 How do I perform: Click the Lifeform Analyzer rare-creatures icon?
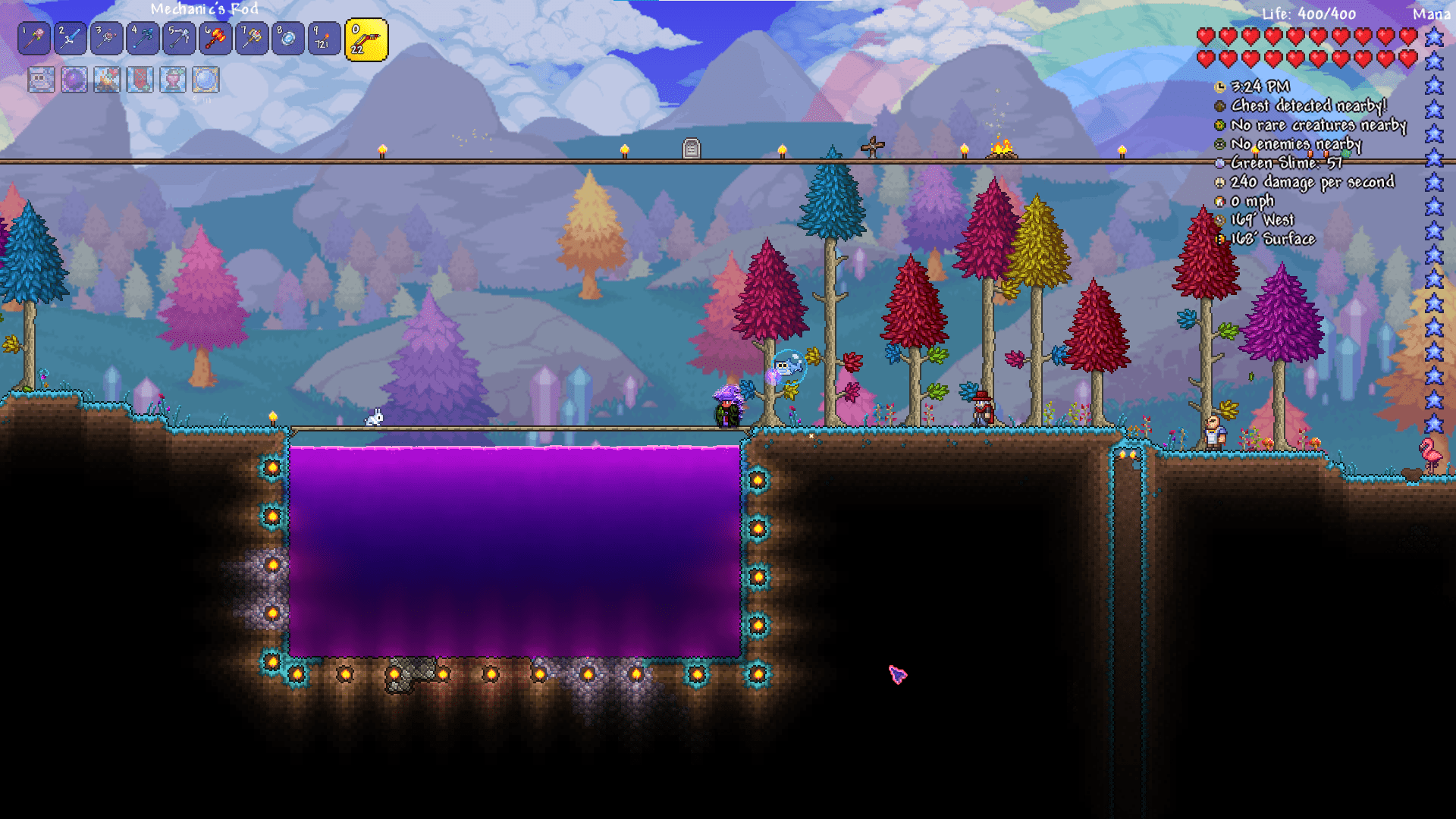point(1219,124)
